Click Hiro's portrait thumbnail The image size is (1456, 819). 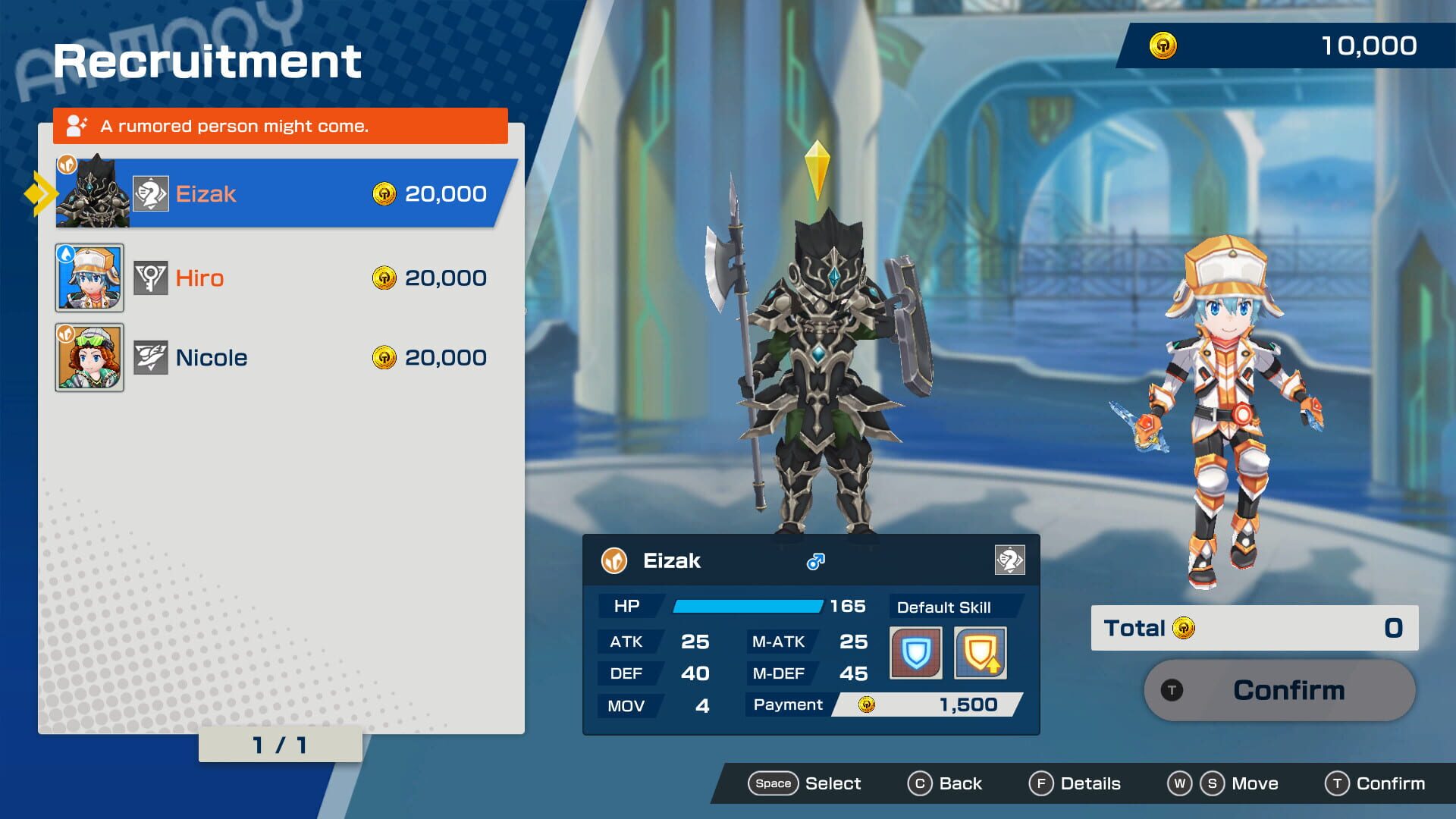coord(89,278)
